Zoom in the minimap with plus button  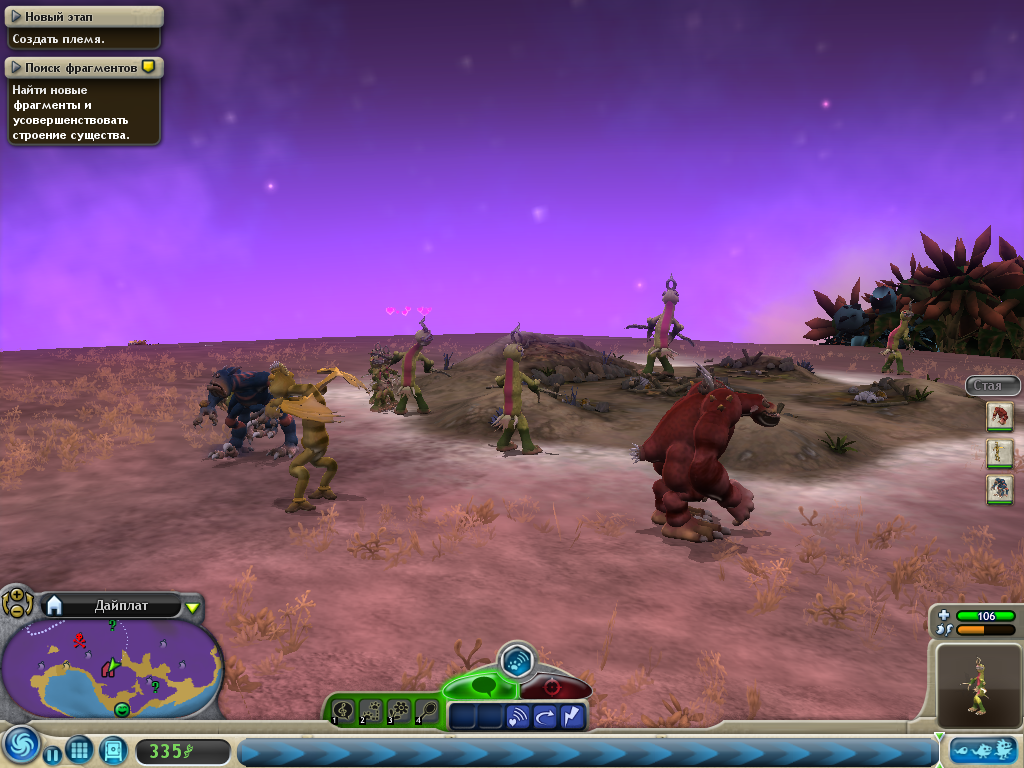(17, 595)
